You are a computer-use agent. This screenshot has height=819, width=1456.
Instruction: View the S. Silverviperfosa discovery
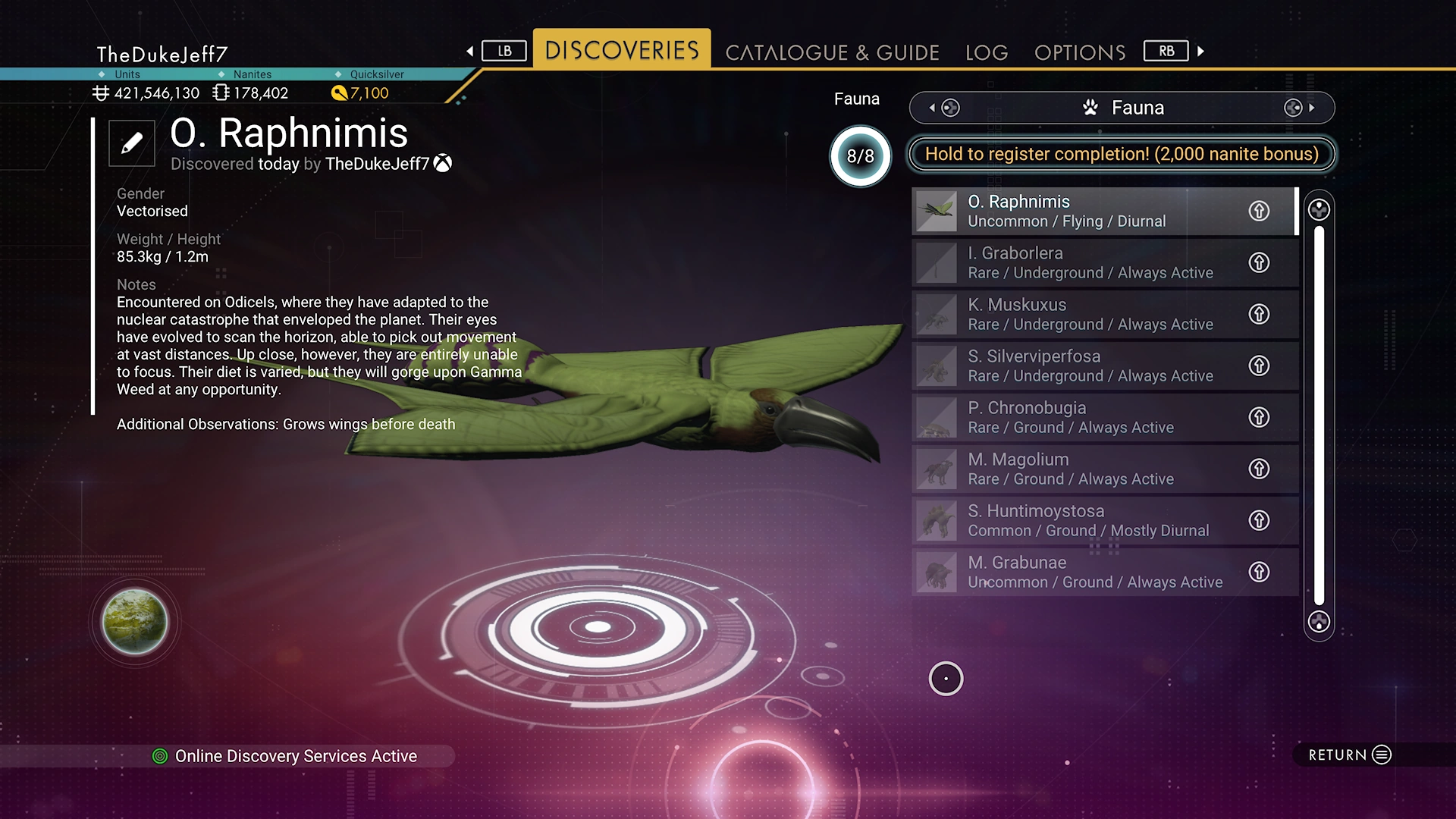[x=1077, y=366]
